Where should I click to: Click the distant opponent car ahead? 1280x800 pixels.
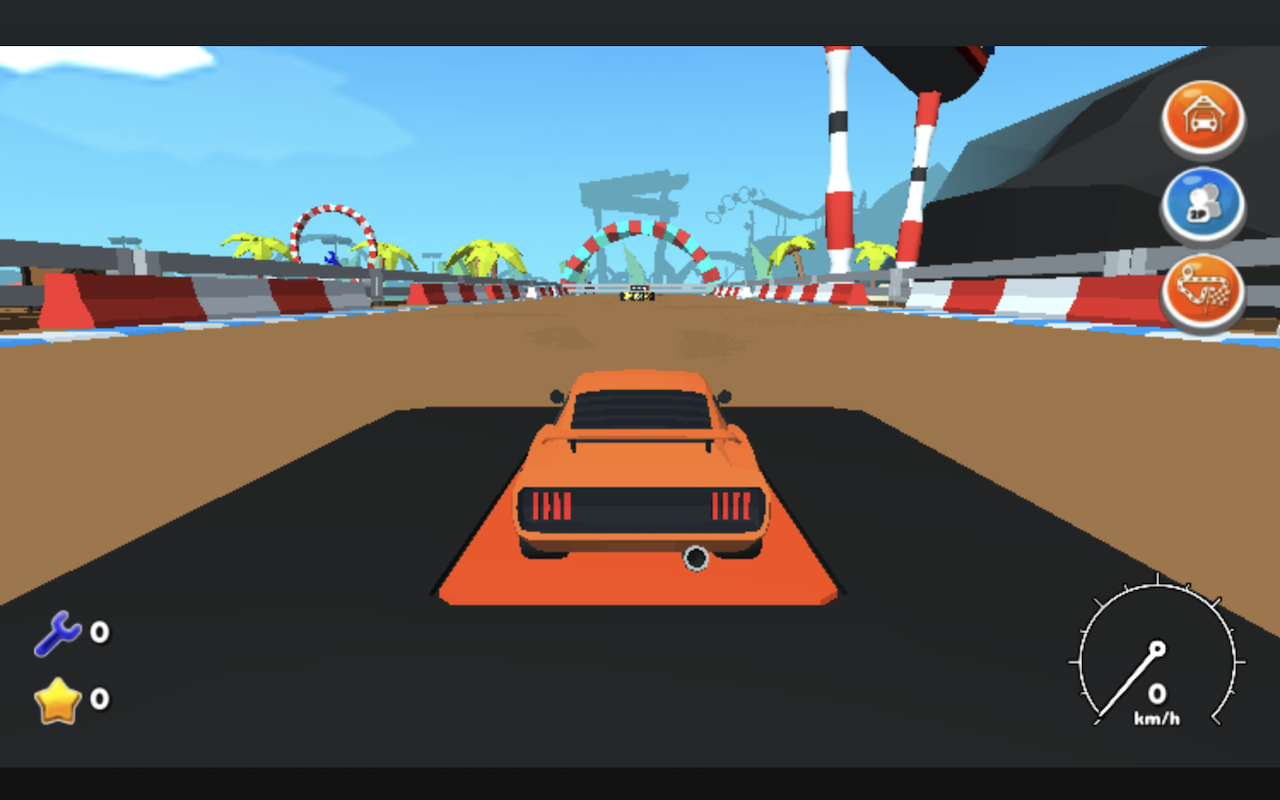point(640,295)
